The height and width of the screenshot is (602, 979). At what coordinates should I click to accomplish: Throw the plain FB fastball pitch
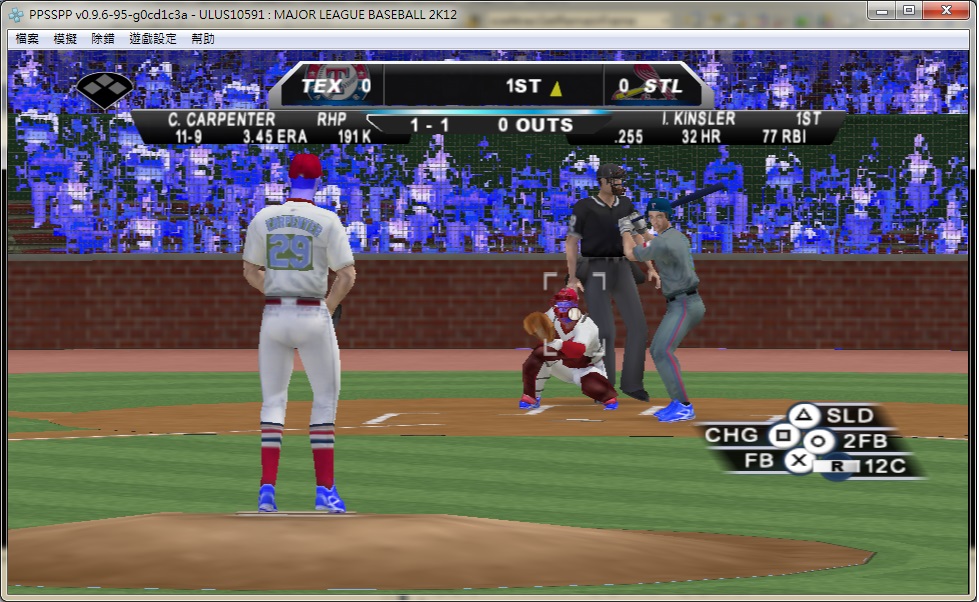[x=798, y=461]
